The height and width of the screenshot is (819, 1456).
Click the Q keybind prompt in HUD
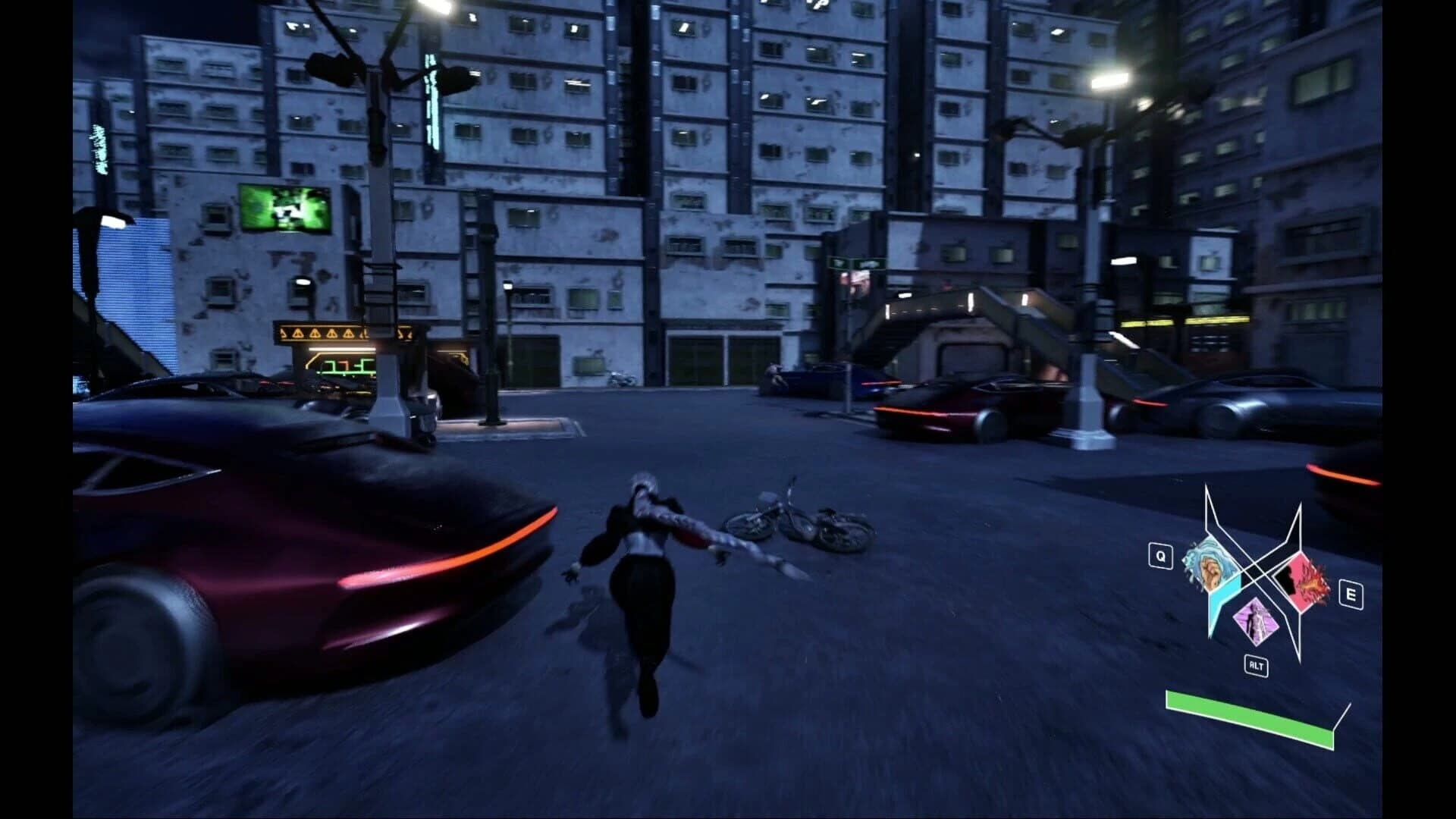click(x=1161, y=556)
